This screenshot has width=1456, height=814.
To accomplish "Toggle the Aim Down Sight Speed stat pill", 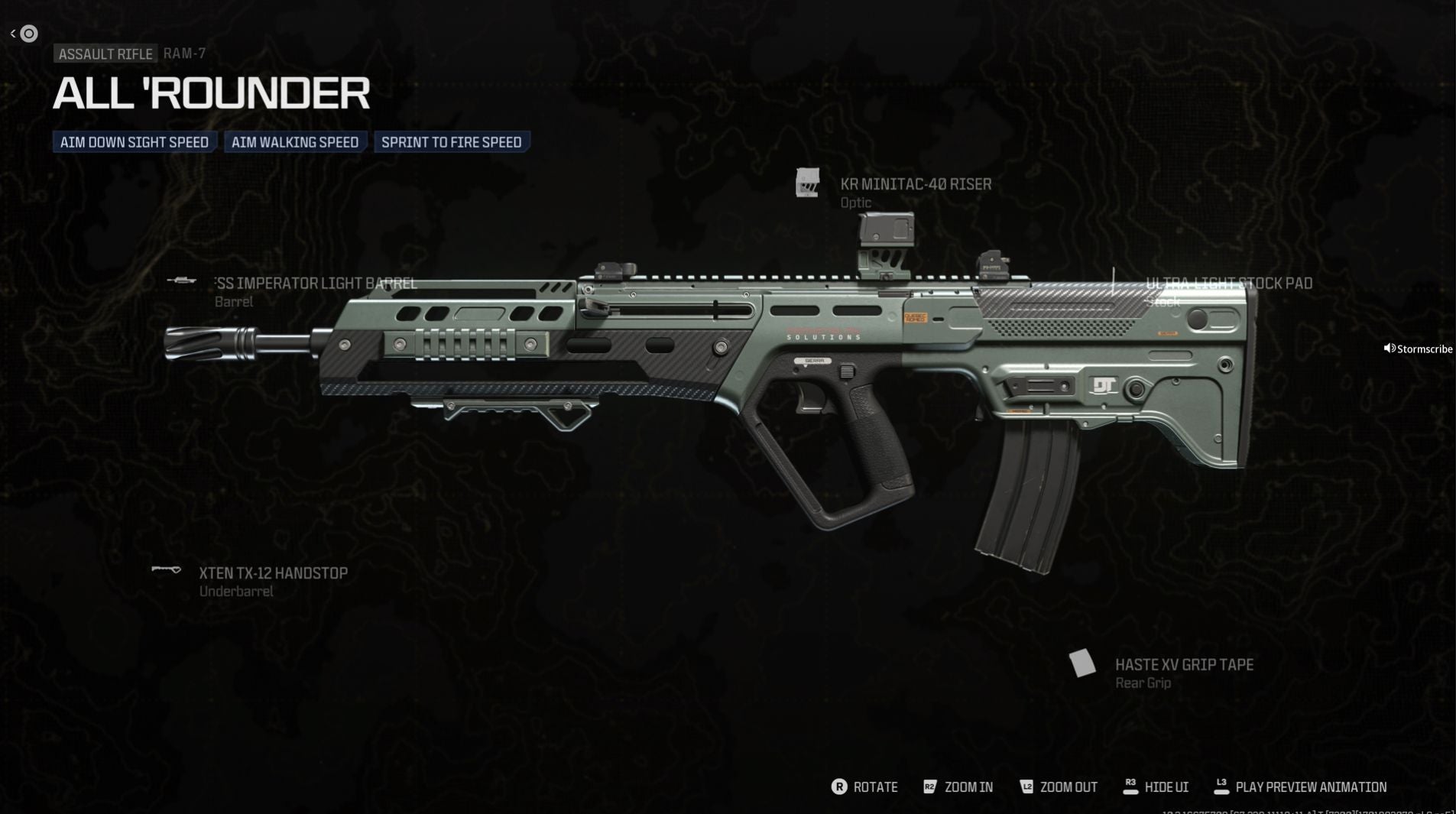I will (134, 141).
